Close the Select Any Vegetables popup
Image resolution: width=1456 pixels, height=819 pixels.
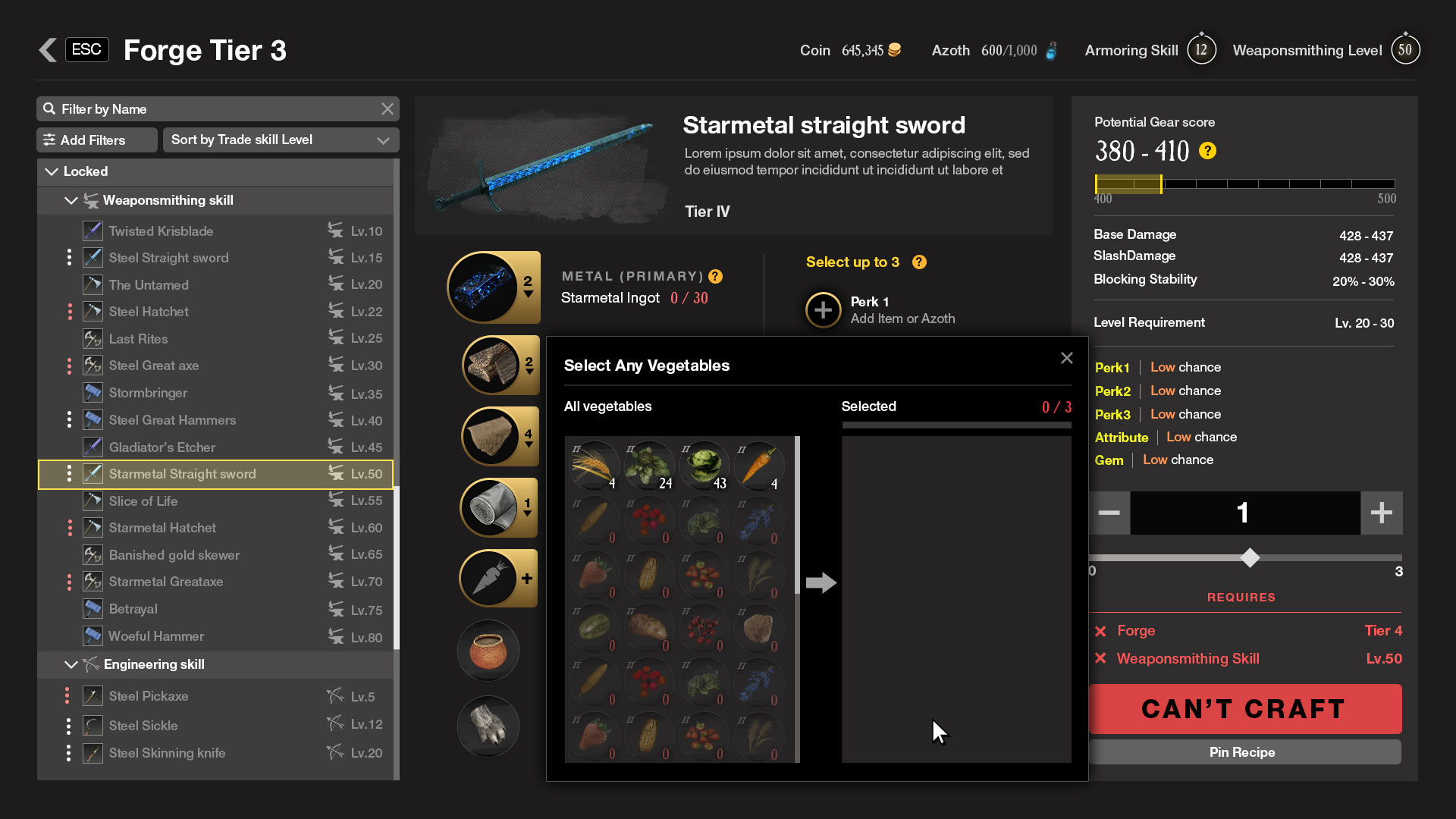coord(1066,358)
